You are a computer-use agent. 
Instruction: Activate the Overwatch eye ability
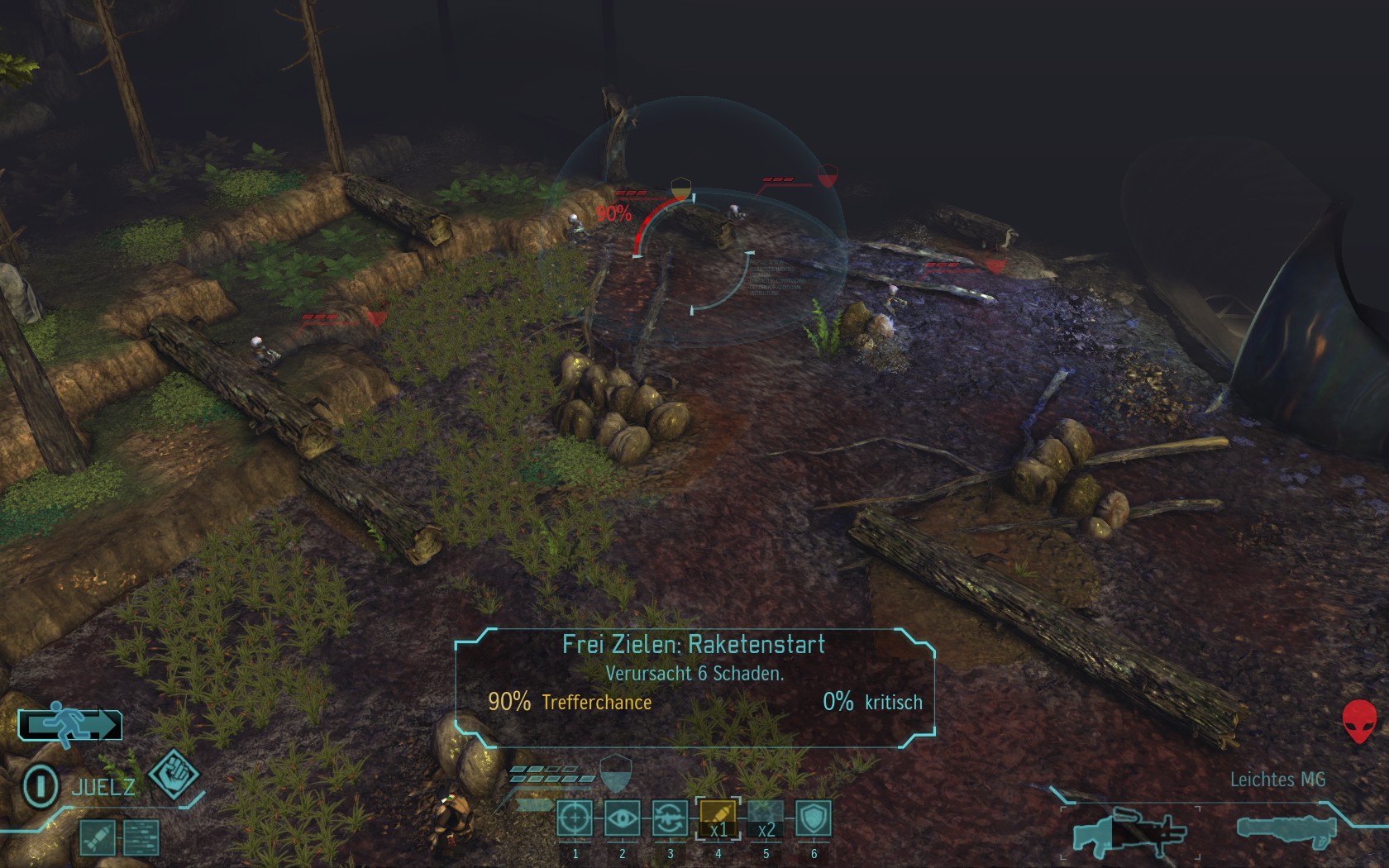[623, 819]
